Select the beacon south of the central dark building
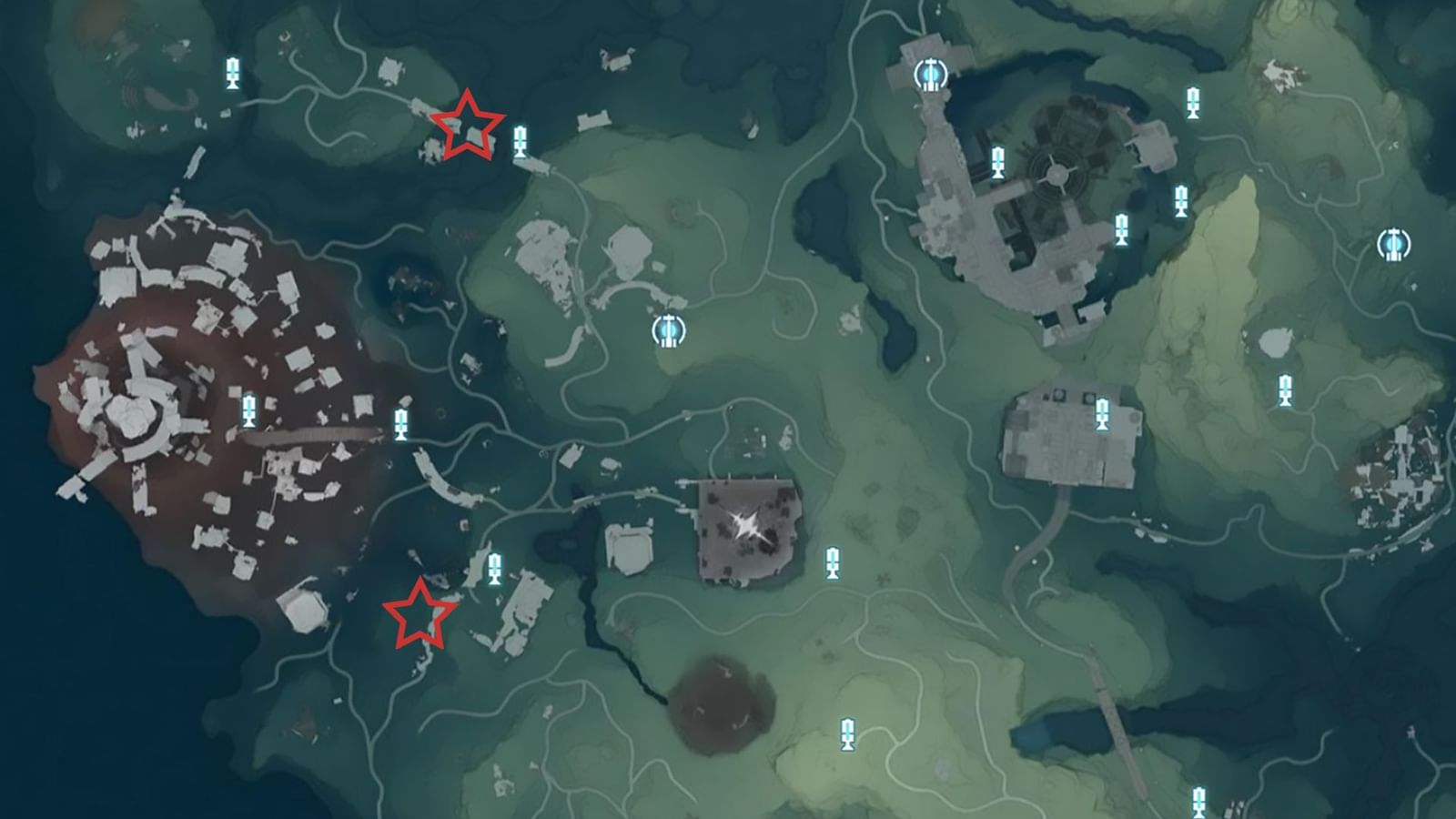The image size is (1456, 819). click(832, 562)
